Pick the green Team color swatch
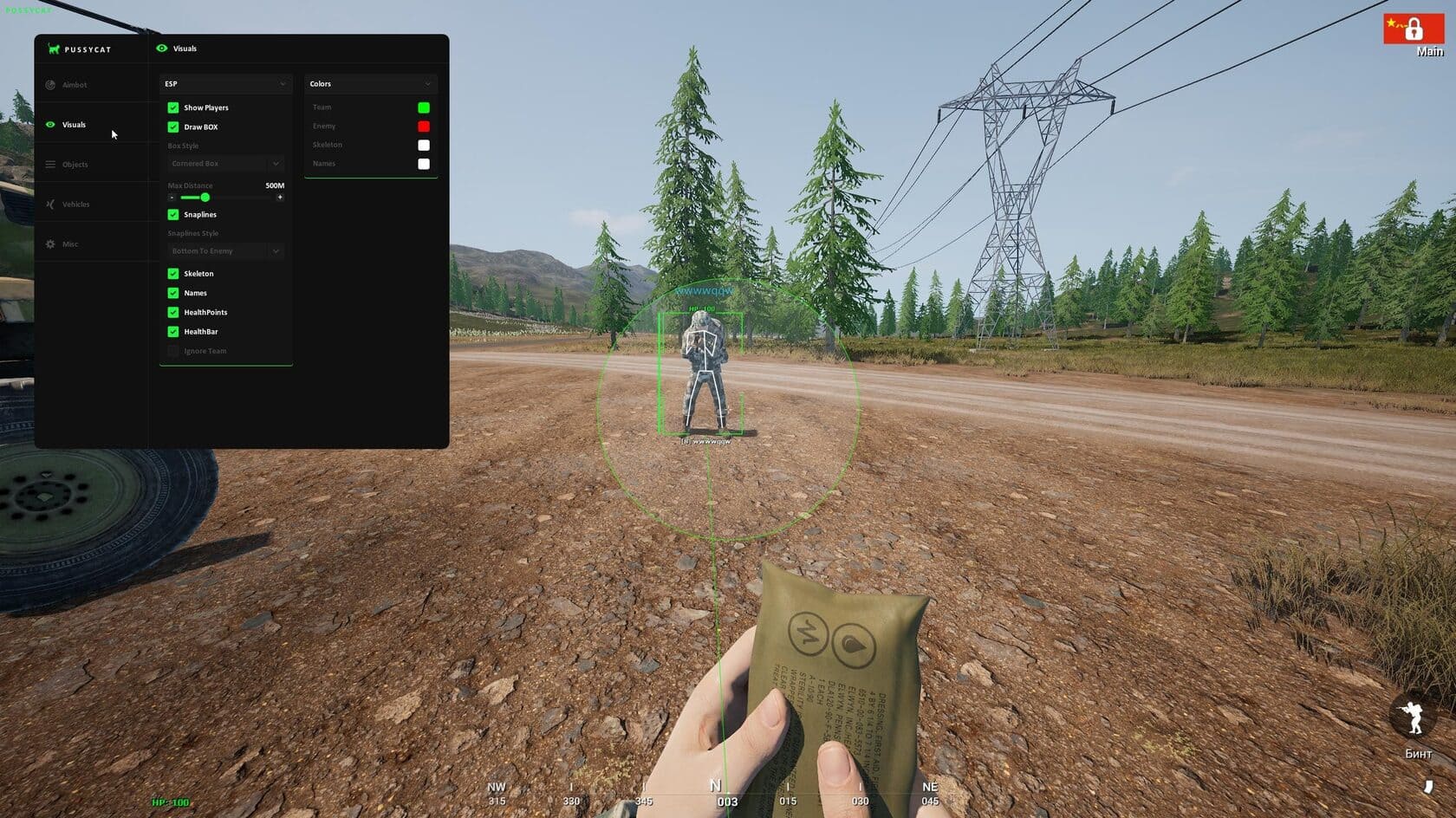1456x818 pixels. (424, 107)
